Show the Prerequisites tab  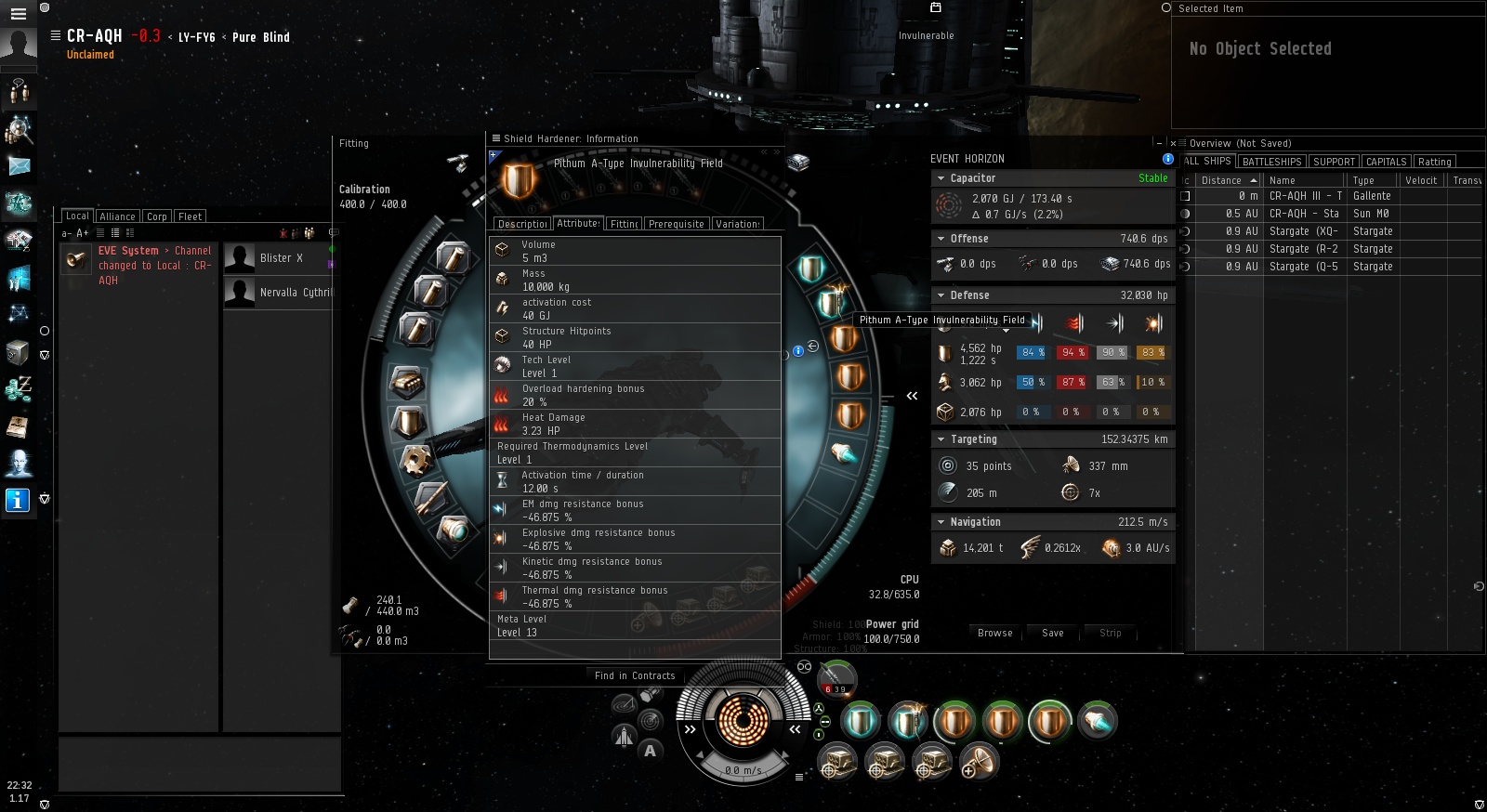676,224
